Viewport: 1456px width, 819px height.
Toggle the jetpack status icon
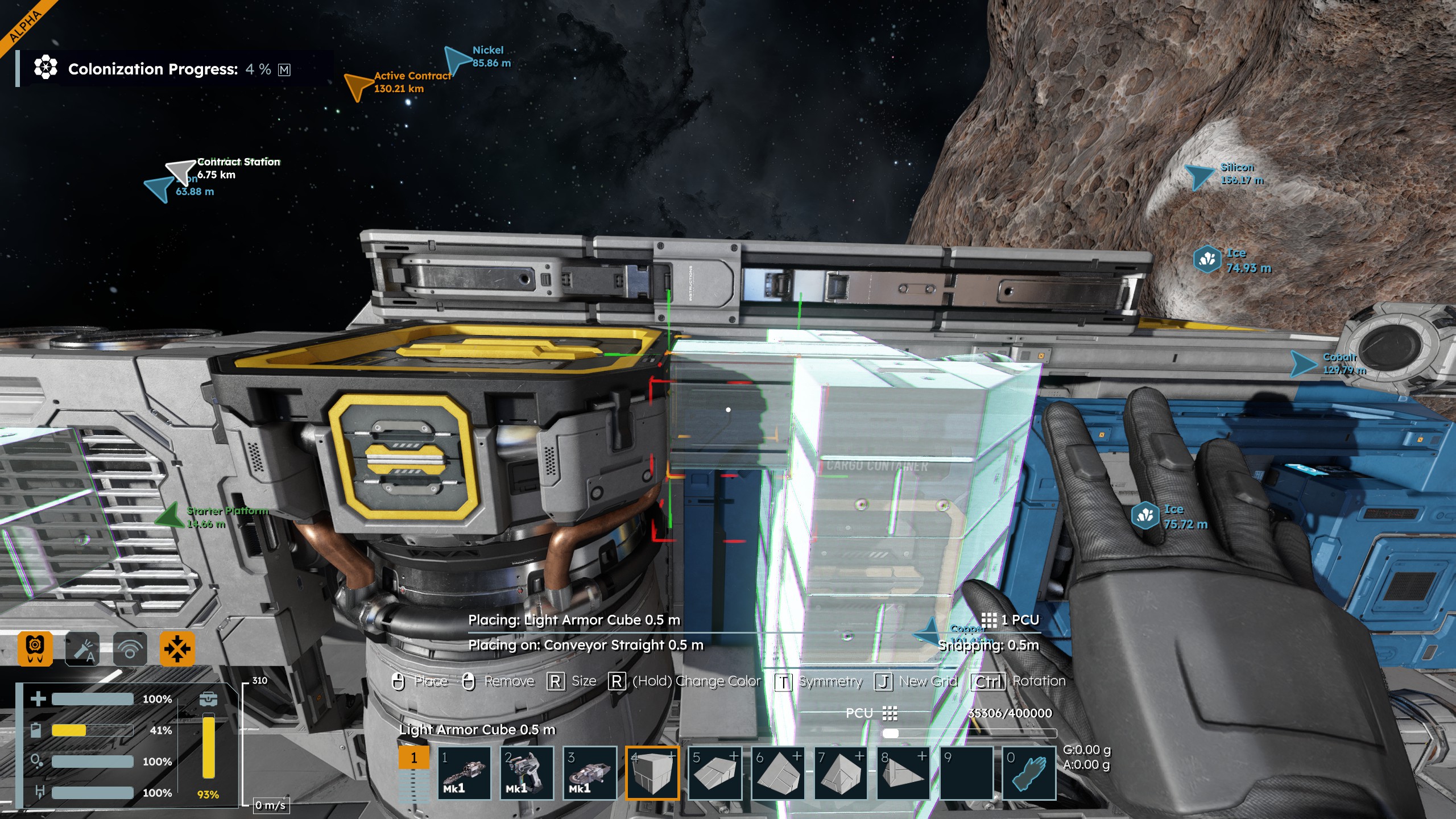coord(35,648)
